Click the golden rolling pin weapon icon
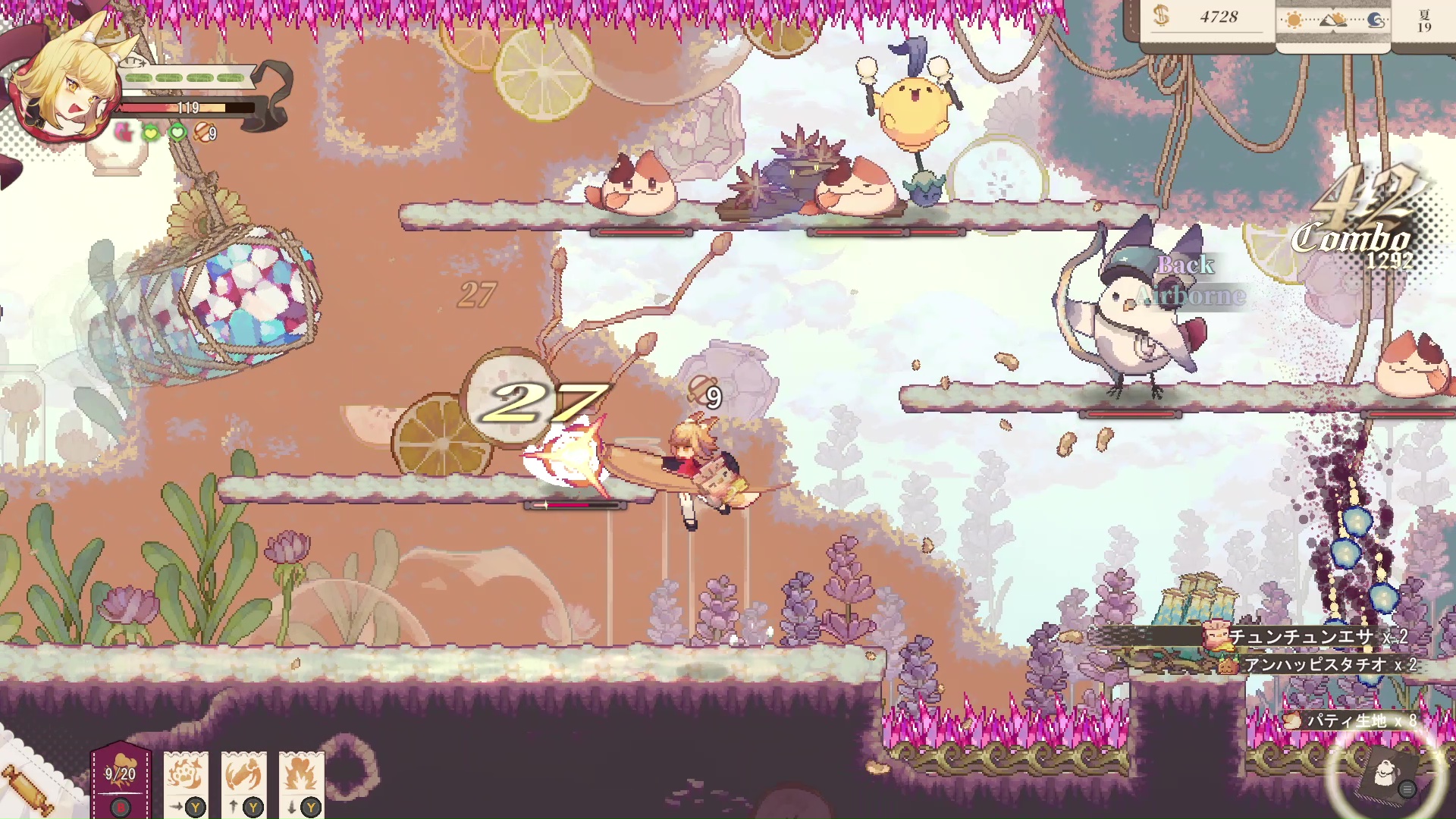Image resolution: width=1456 pixels, height=819 pixels. pos(28,789)
